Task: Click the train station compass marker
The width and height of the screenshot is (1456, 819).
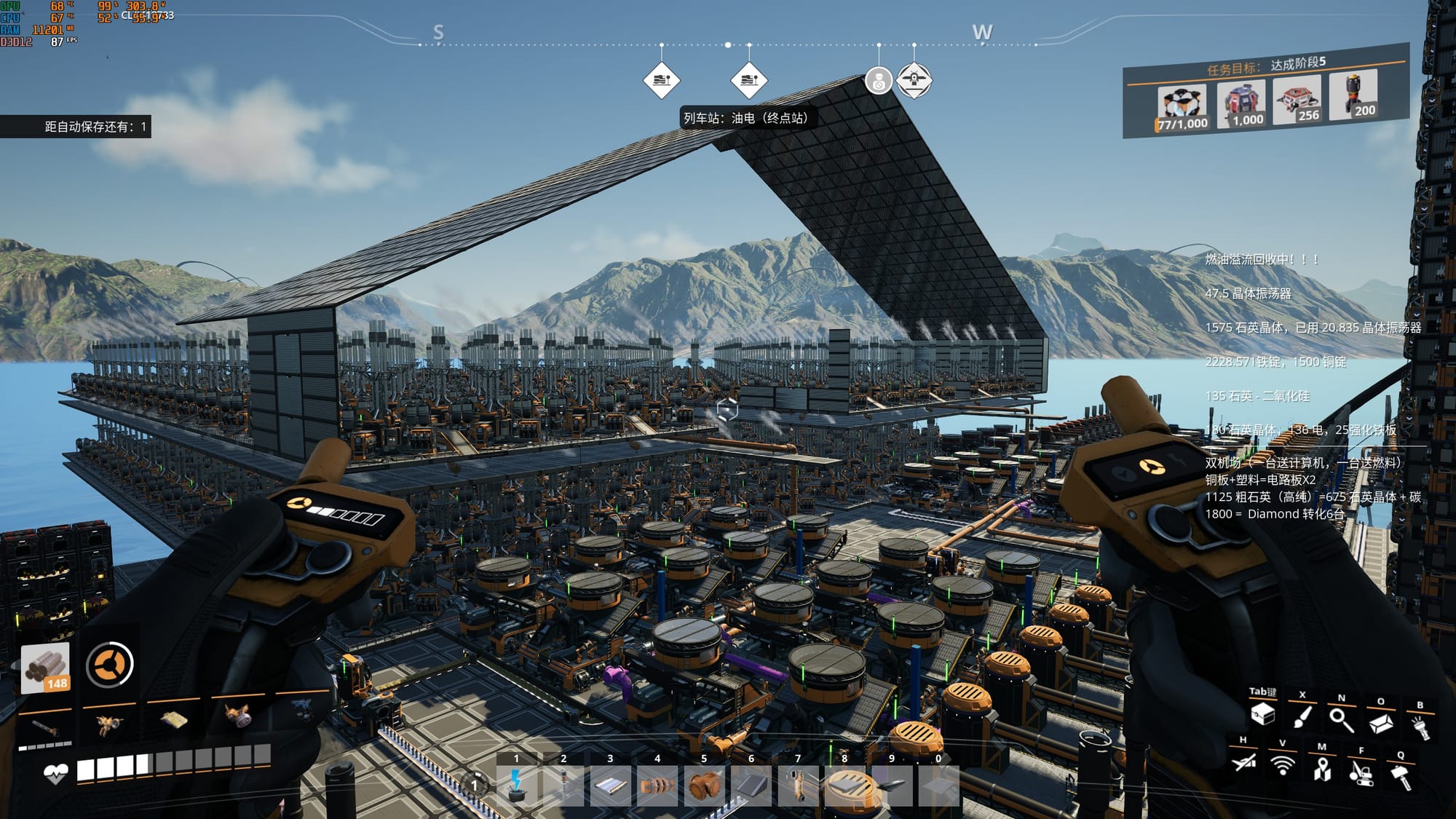Action: (x=749, y=80)
